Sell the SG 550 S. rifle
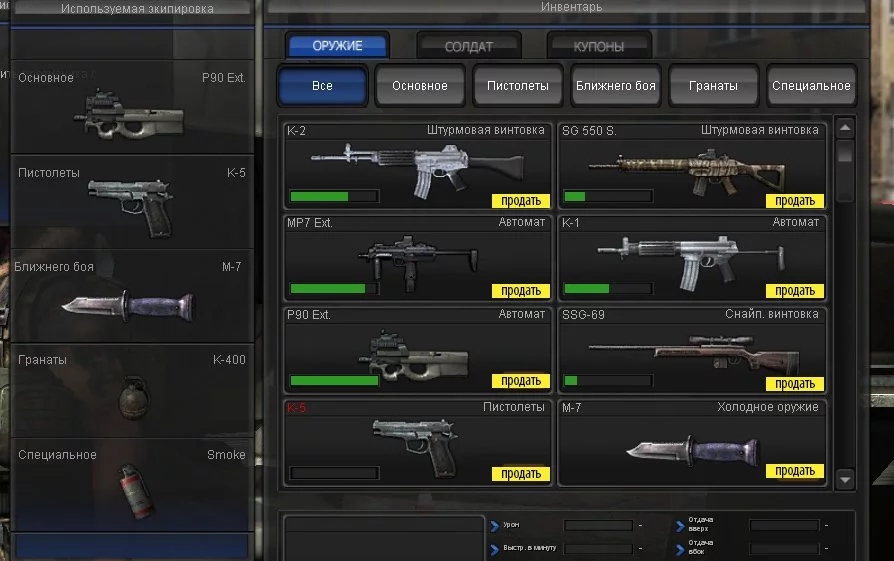This screenshot has height=561, width=894. click(x=795, y=201)
